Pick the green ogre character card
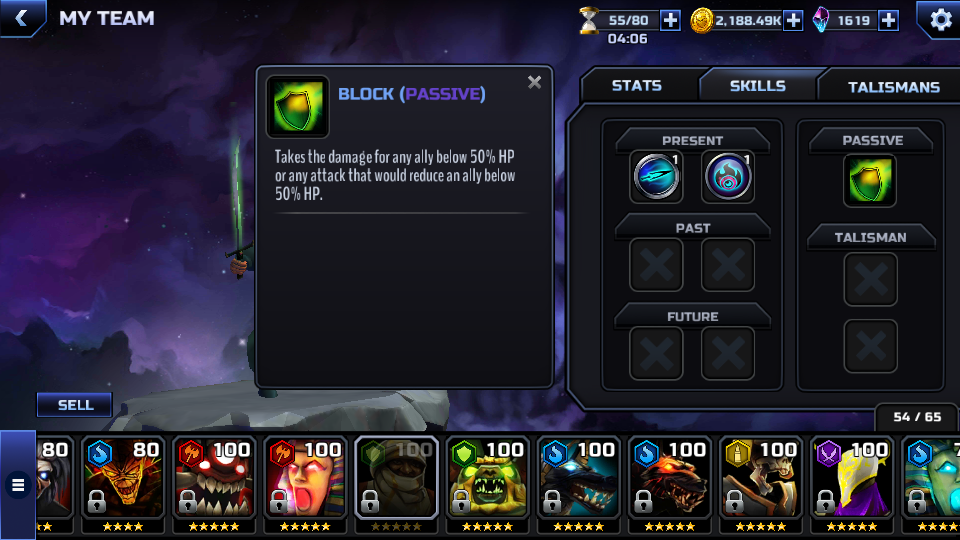The height and width of the screenshot is (540, 960). pos(487,483)
